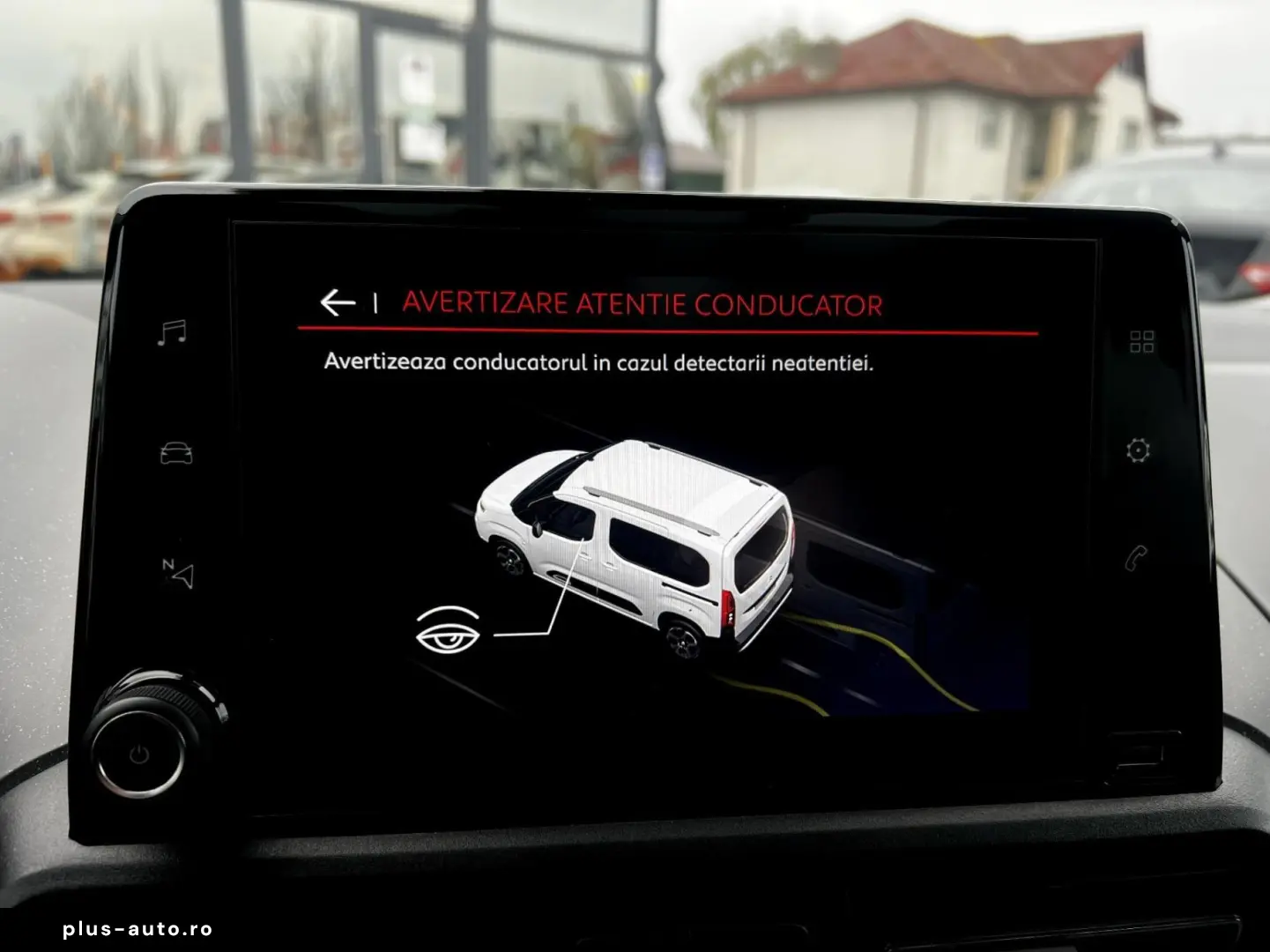This screenshot has height=952, width=1270.
Task: Open settings with the gear icon
Action: click(1140, 450)
